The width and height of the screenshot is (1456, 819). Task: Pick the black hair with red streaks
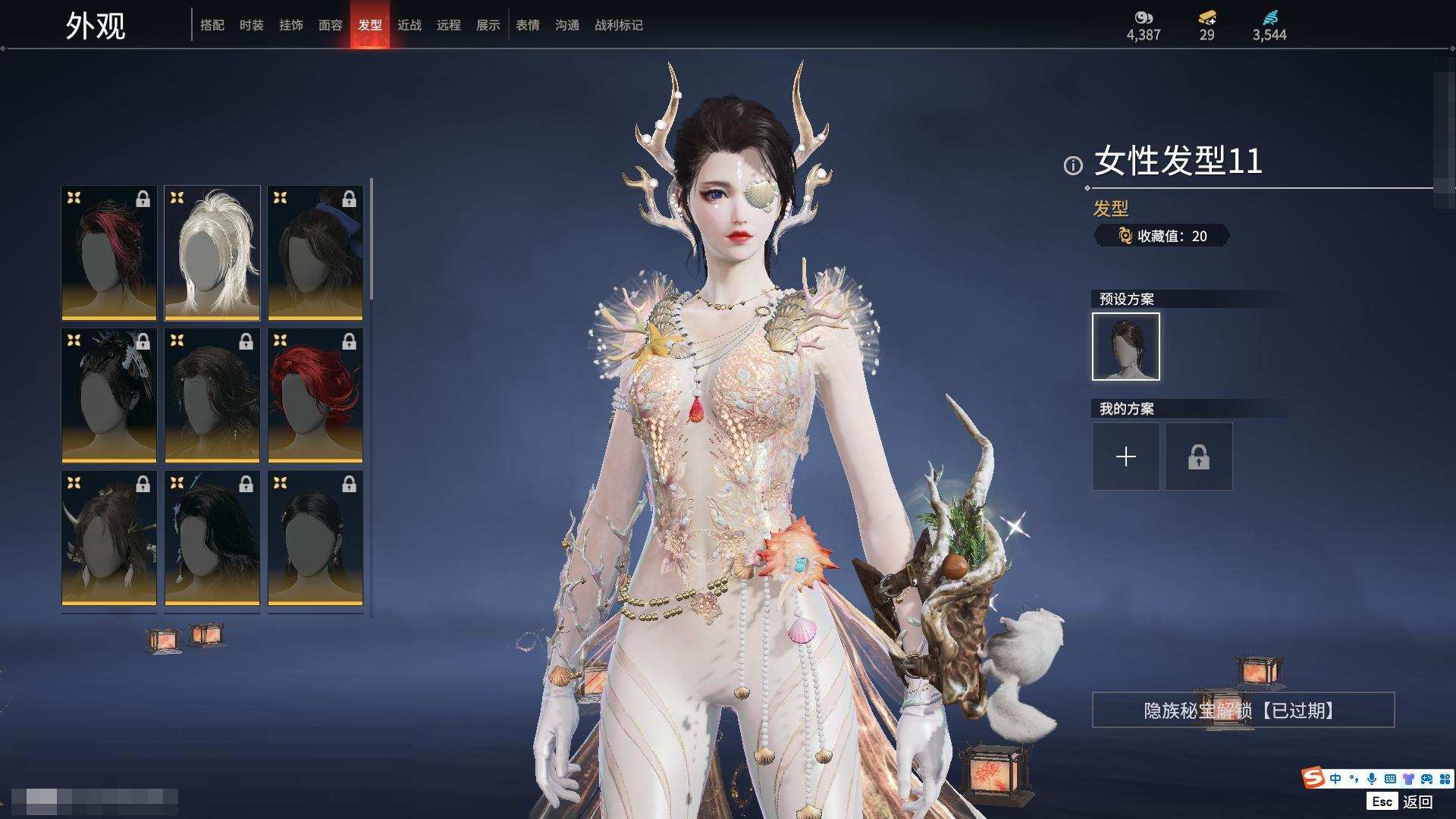(x=109, y=253)
